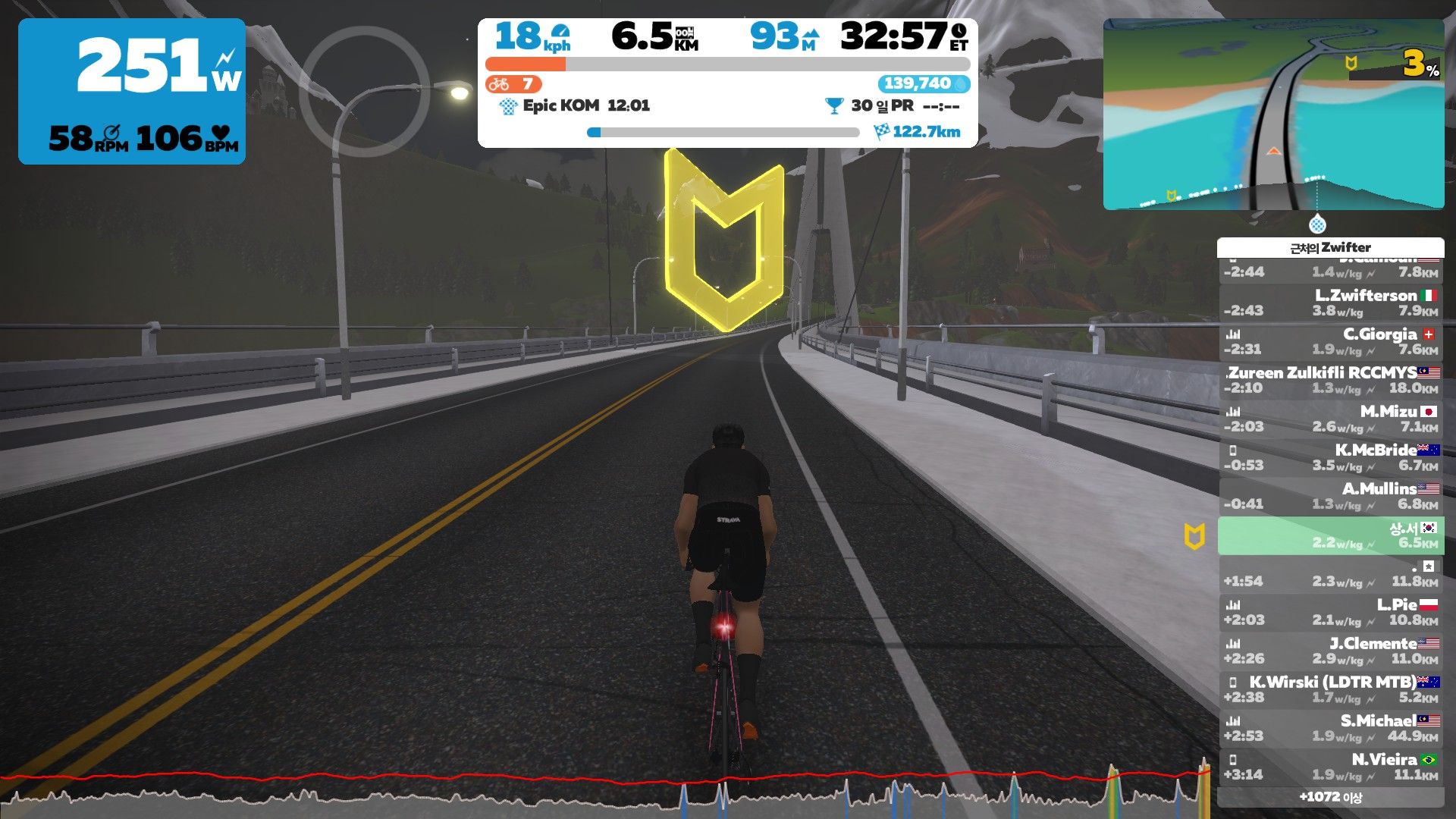1456x819 pixels.
Task: Click the Epic KOM segment tracker
Action: 578,106
